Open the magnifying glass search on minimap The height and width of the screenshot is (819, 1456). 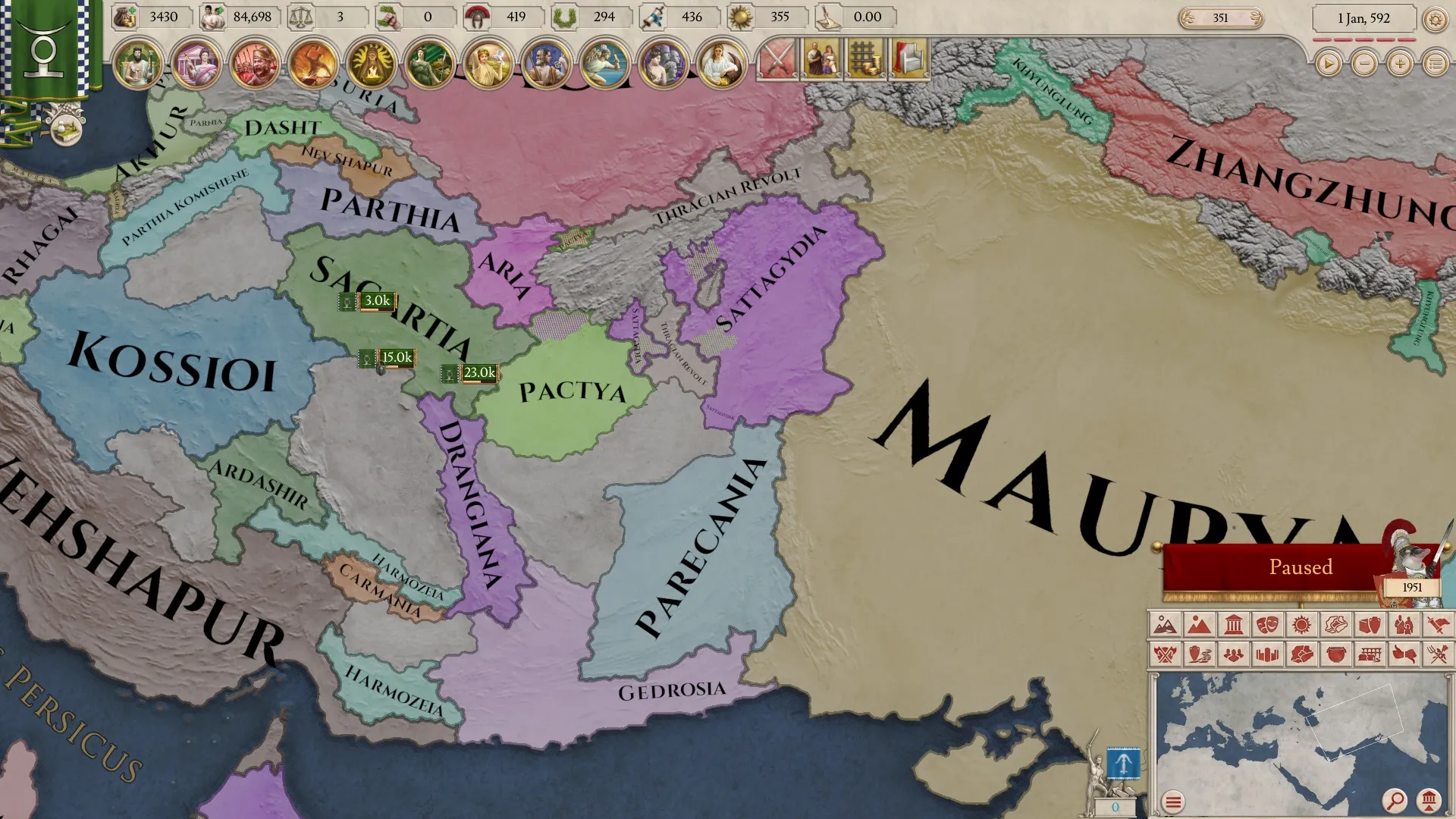(1394, 800)
